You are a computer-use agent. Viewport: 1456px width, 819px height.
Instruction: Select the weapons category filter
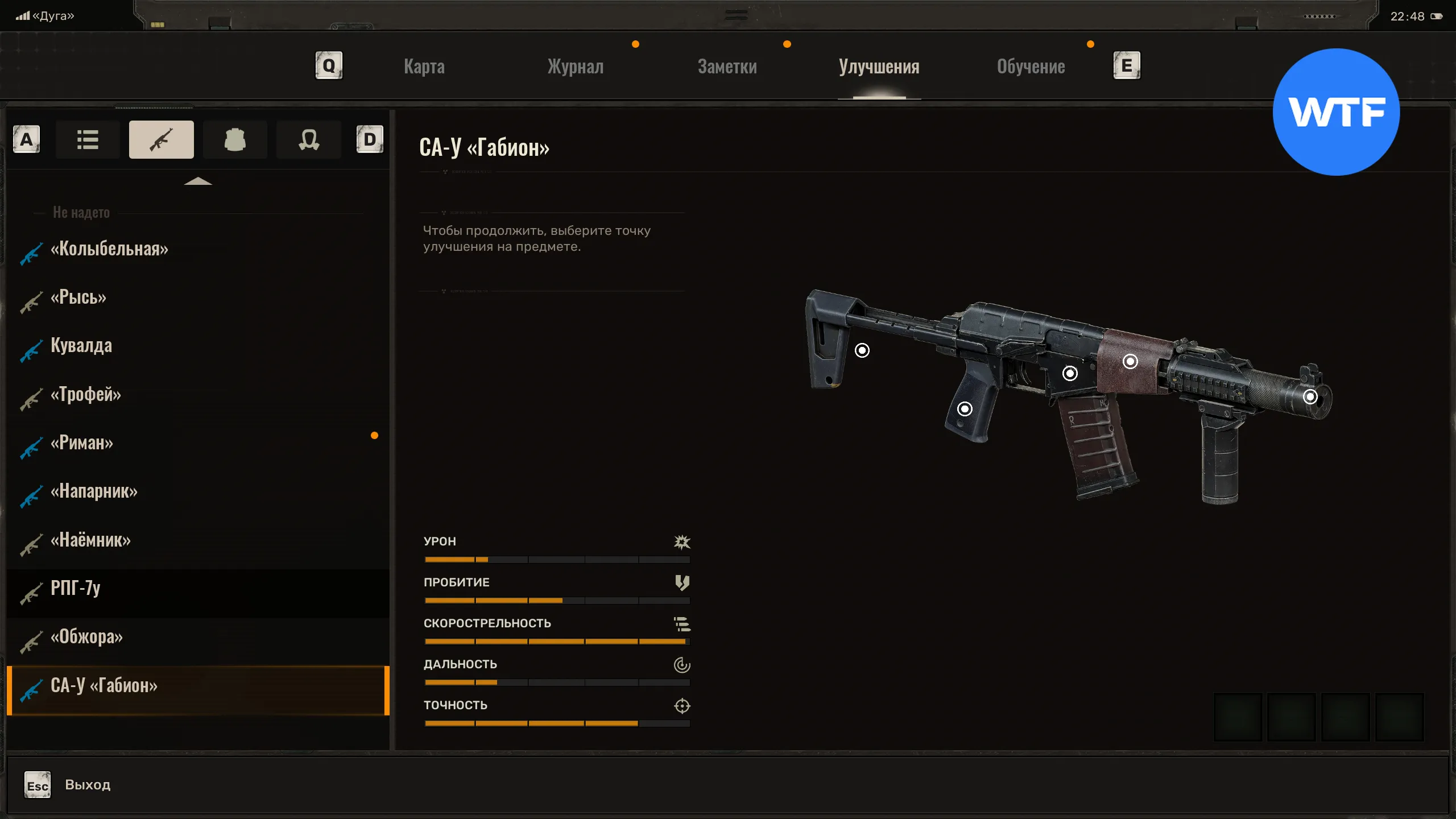tap(161, 139)
